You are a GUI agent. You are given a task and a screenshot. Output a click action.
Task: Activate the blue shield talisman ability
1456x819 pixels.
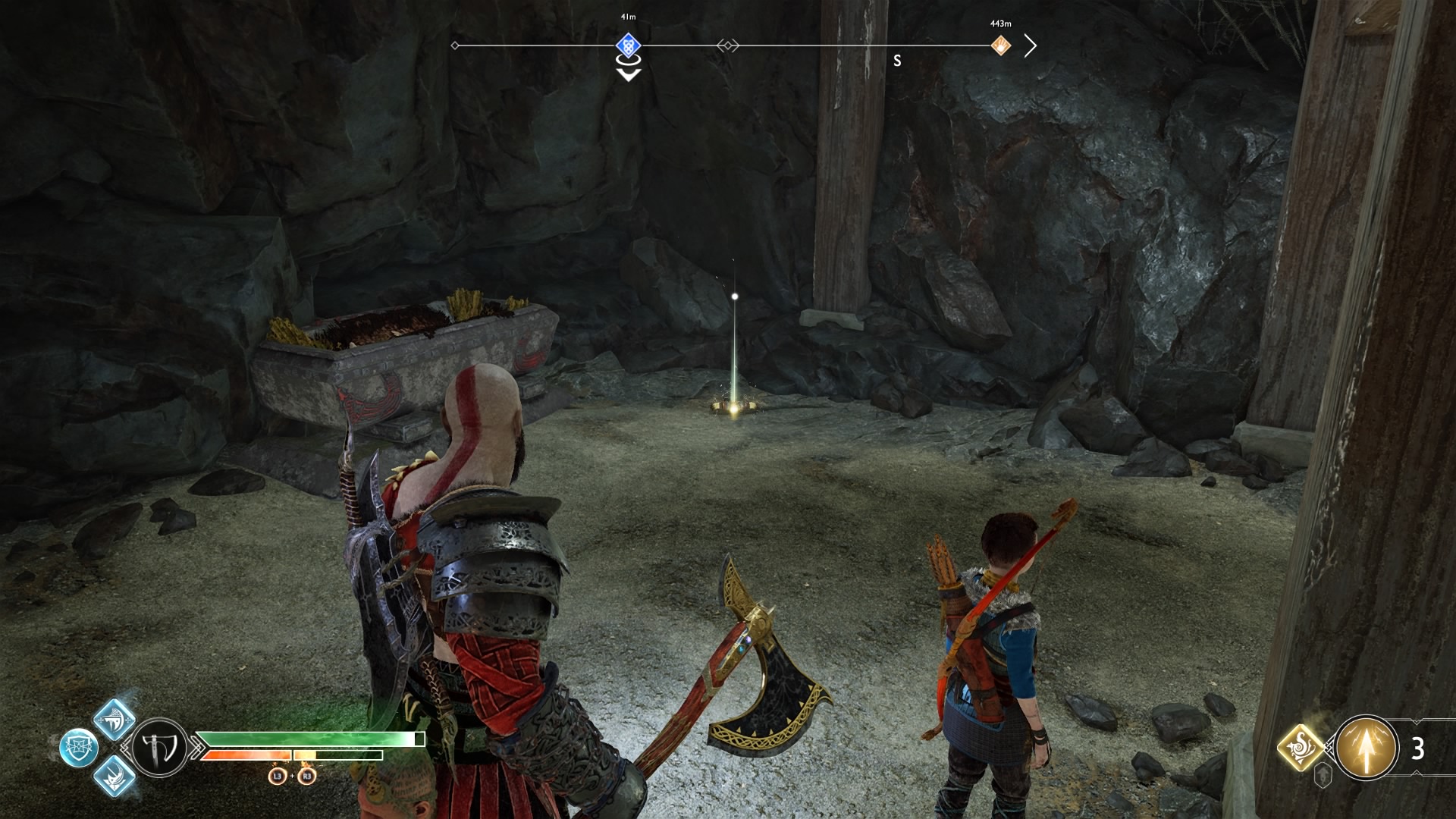pyautogui.click(x=78, y=748)
